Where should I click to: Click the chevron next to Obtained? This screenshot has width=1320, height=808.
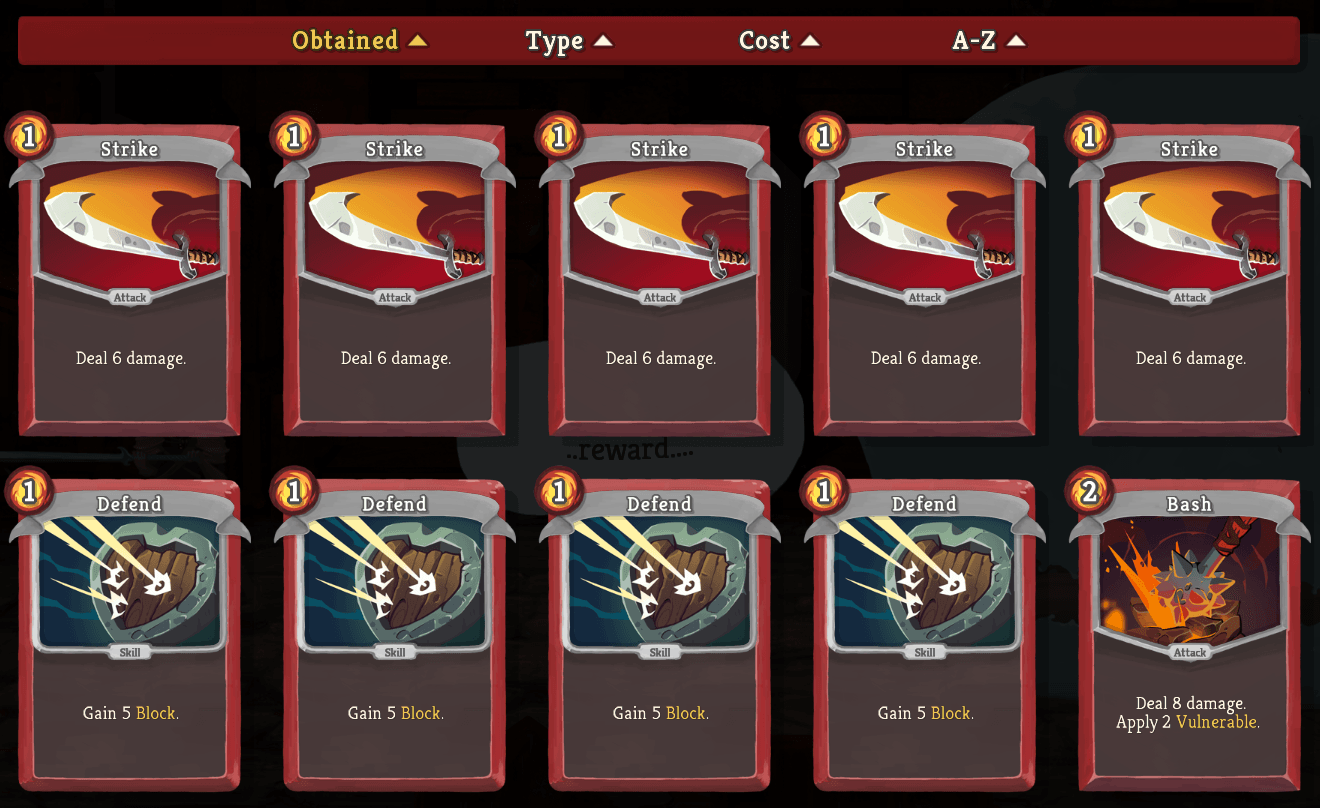tap(417, 41)
